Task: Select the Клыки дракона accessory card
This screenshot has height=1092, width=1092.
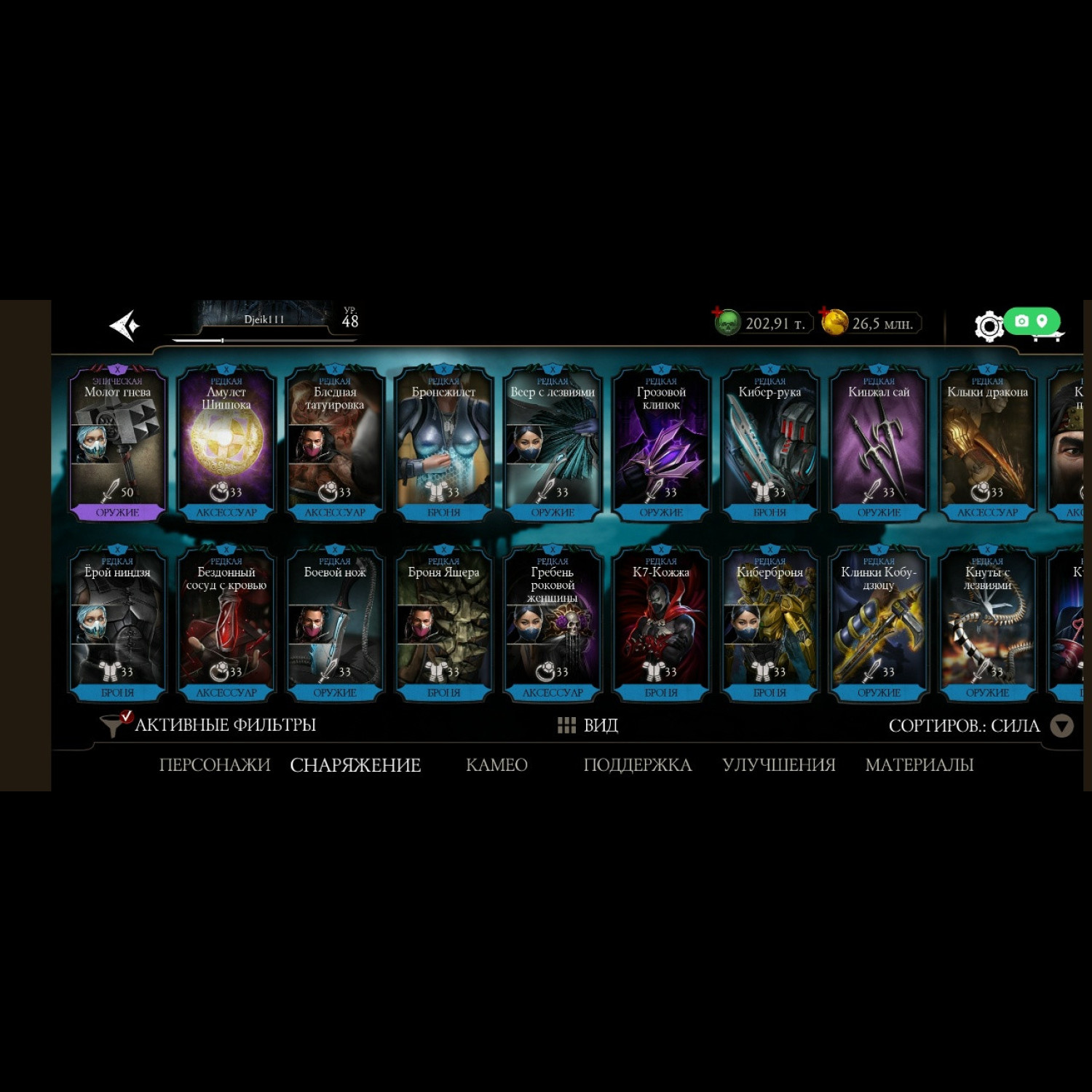Action: click(987, 443)
